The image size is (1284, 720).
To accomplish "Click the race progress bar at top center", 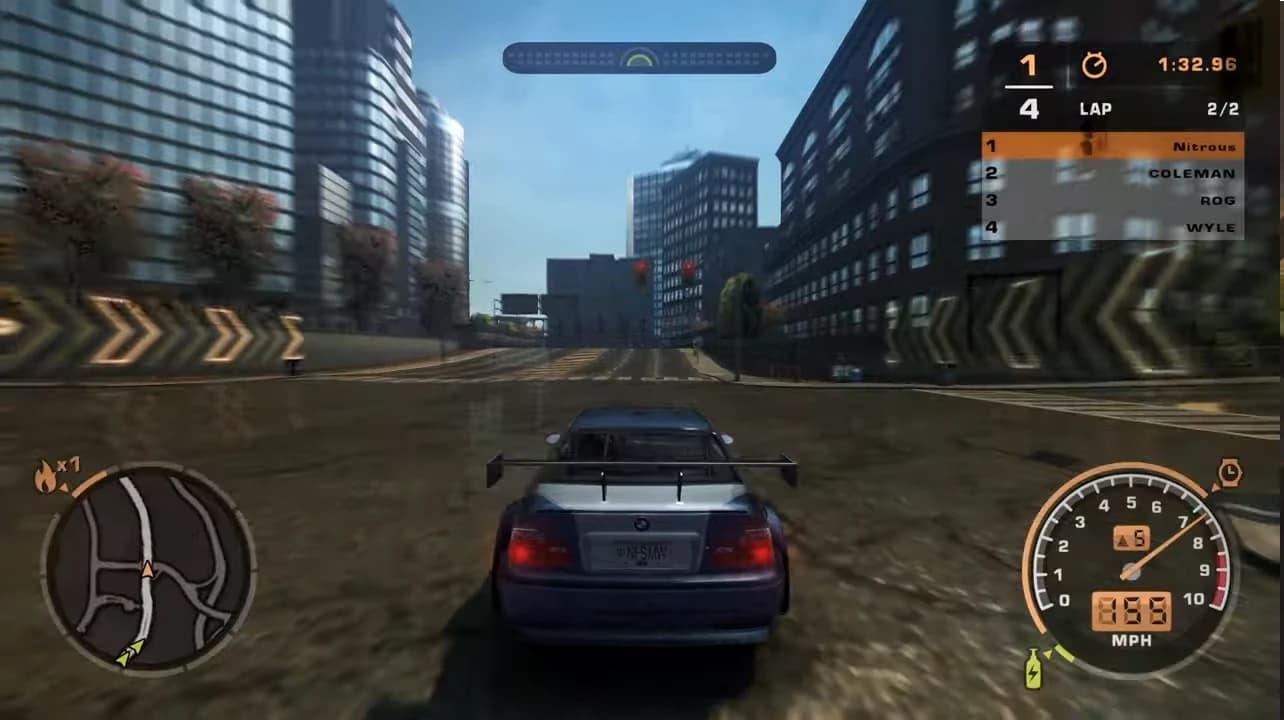I will [x=638, y=58].
